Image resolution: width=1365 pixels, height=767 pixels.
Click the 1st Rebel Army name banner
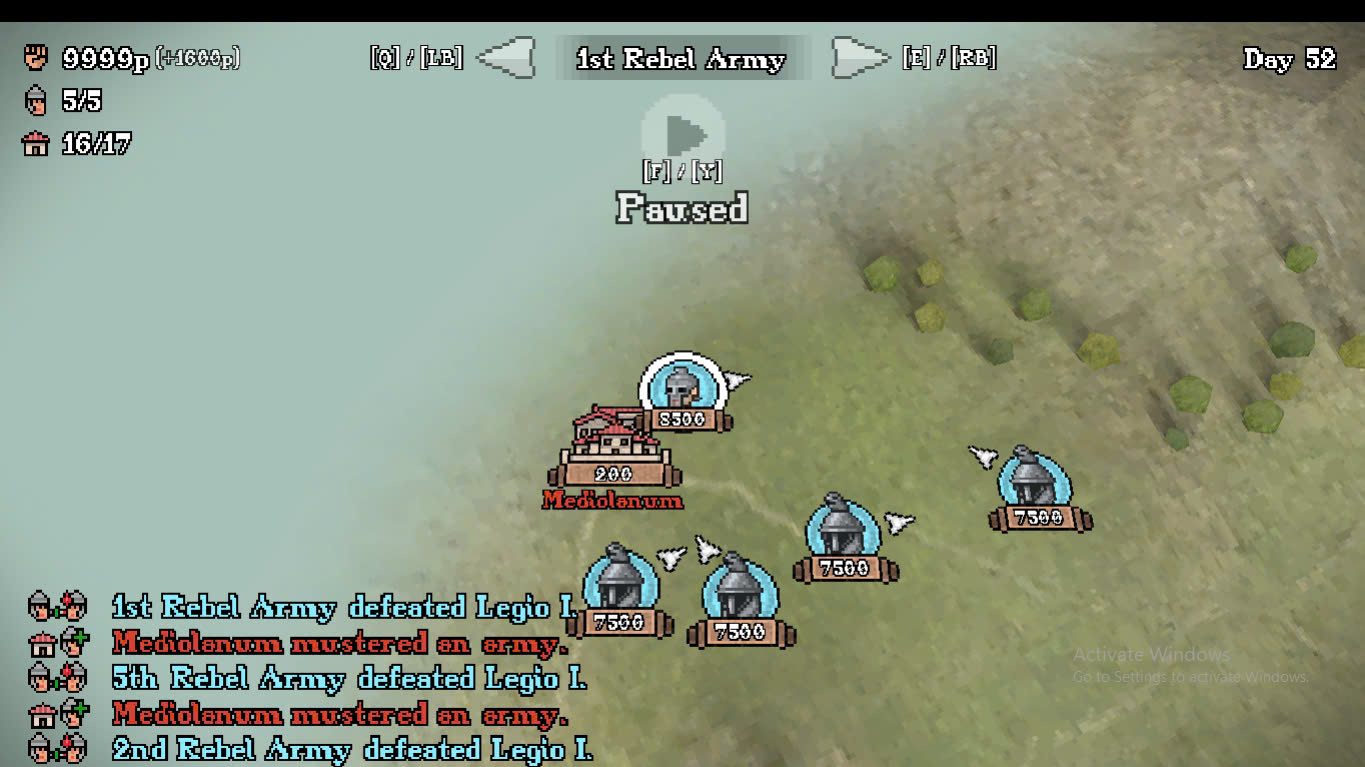[x=681, y=59]
